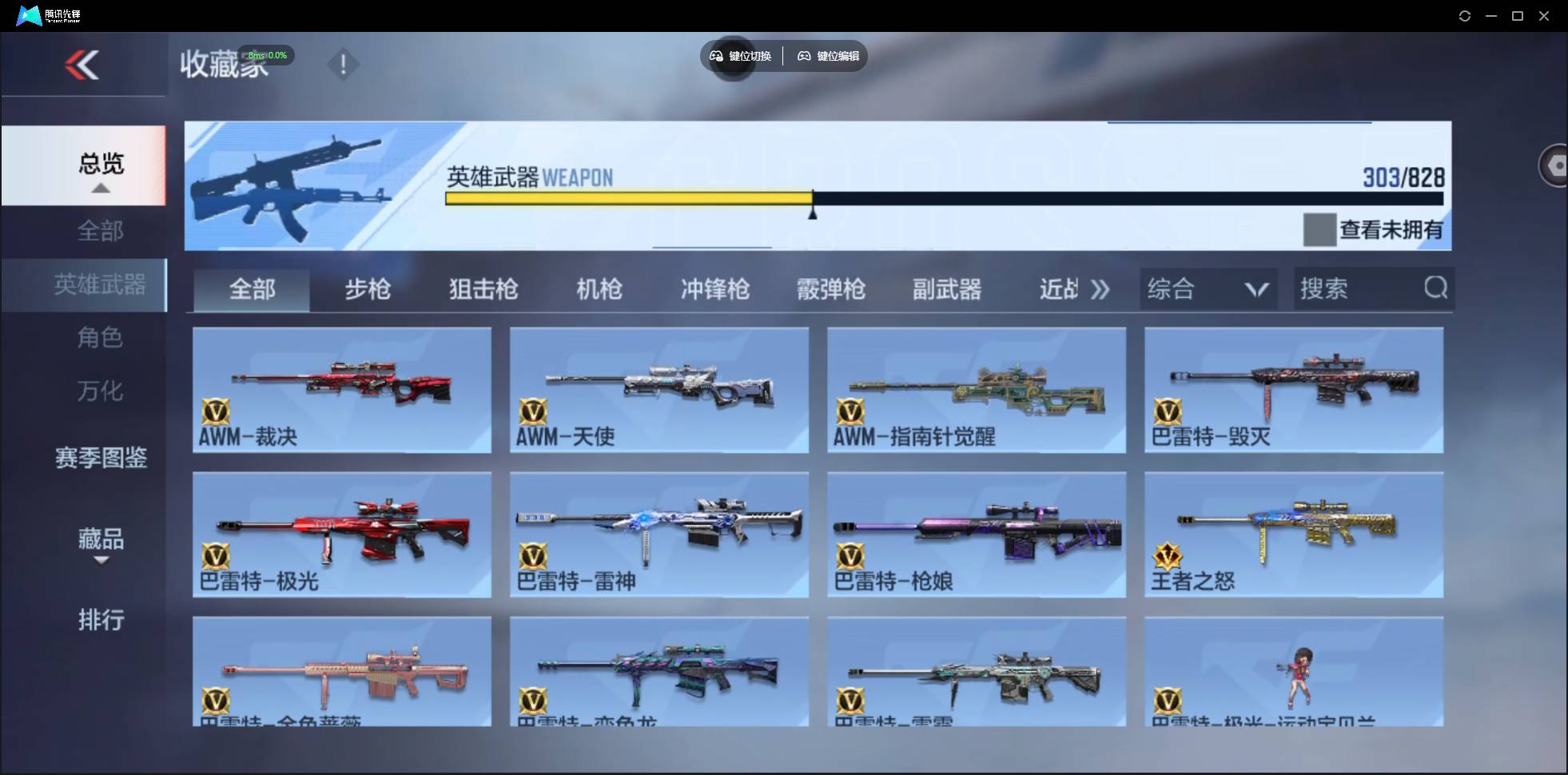Click the V badge on AWM-裁决

[x=213, y=412]
